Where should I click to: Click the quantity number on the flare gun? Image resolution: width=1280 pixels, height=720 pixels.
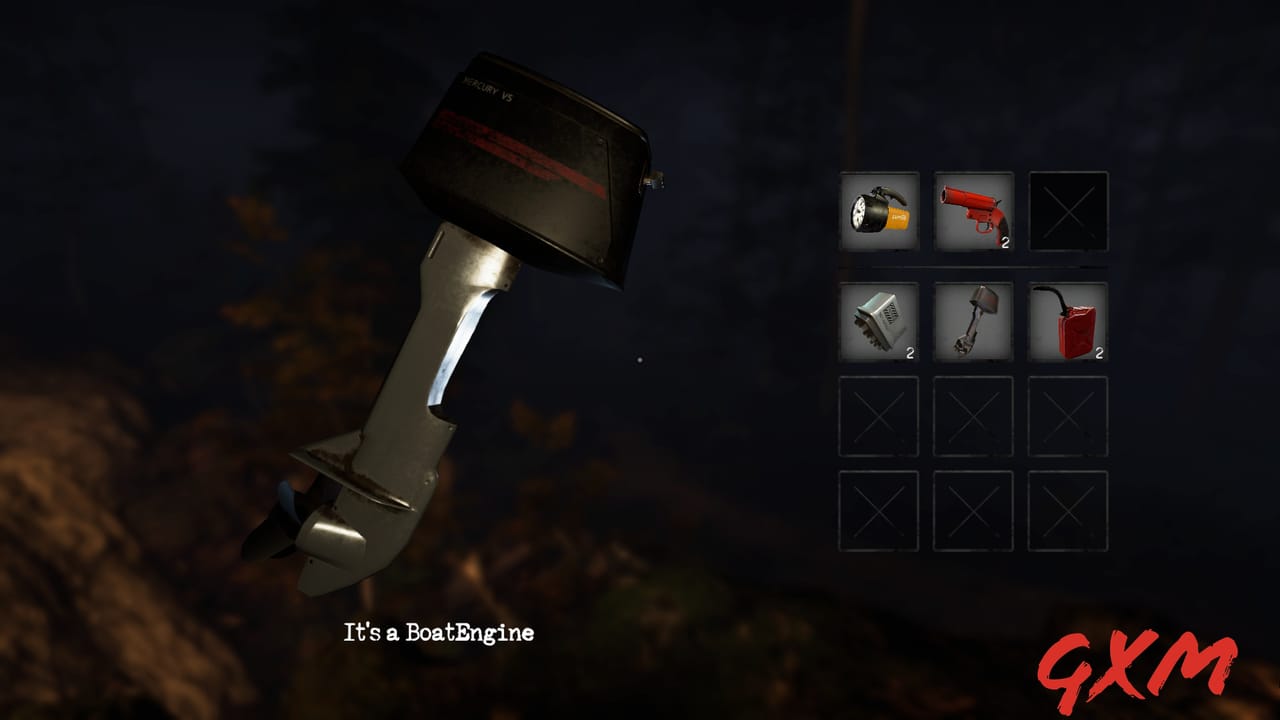pos(1004,243)
